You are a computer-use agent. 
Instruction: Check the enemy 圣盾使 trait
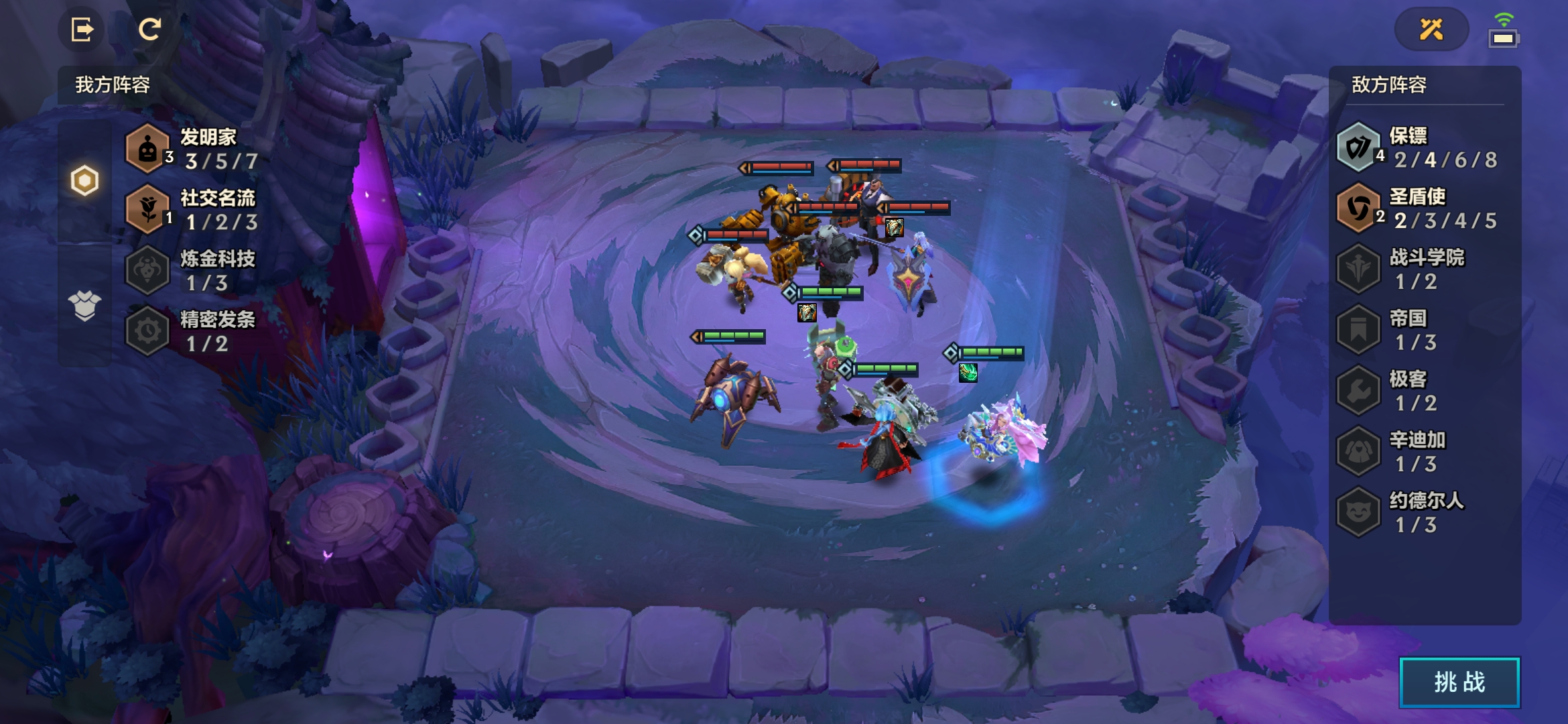point(1417,208)
